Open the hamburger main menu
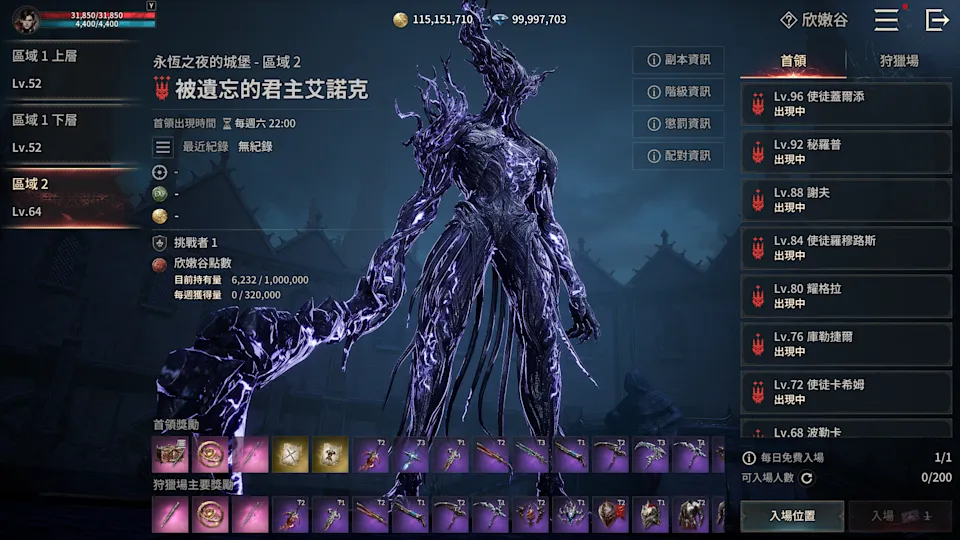960x540 pixels. click(x=886, y=19)
